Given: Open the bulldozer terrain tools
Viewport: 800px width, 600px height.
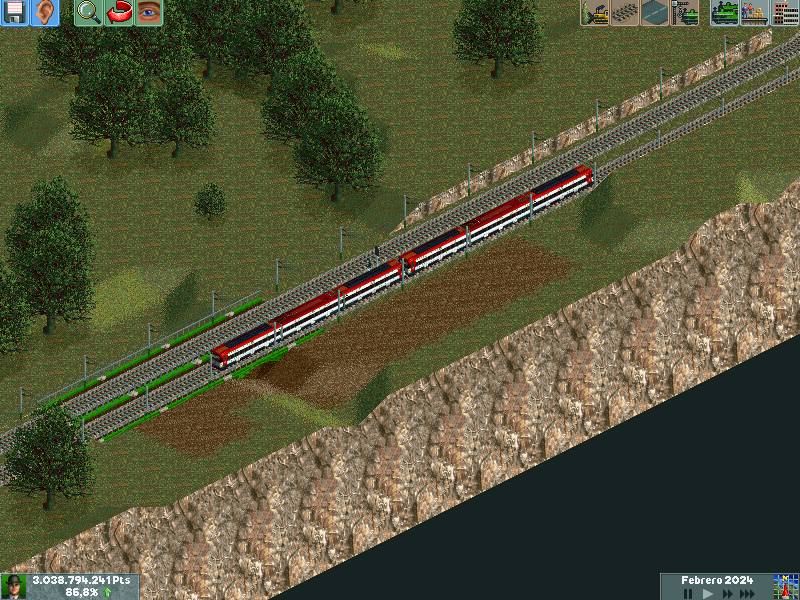Looking at the screenshot, I should coord(596,13).
